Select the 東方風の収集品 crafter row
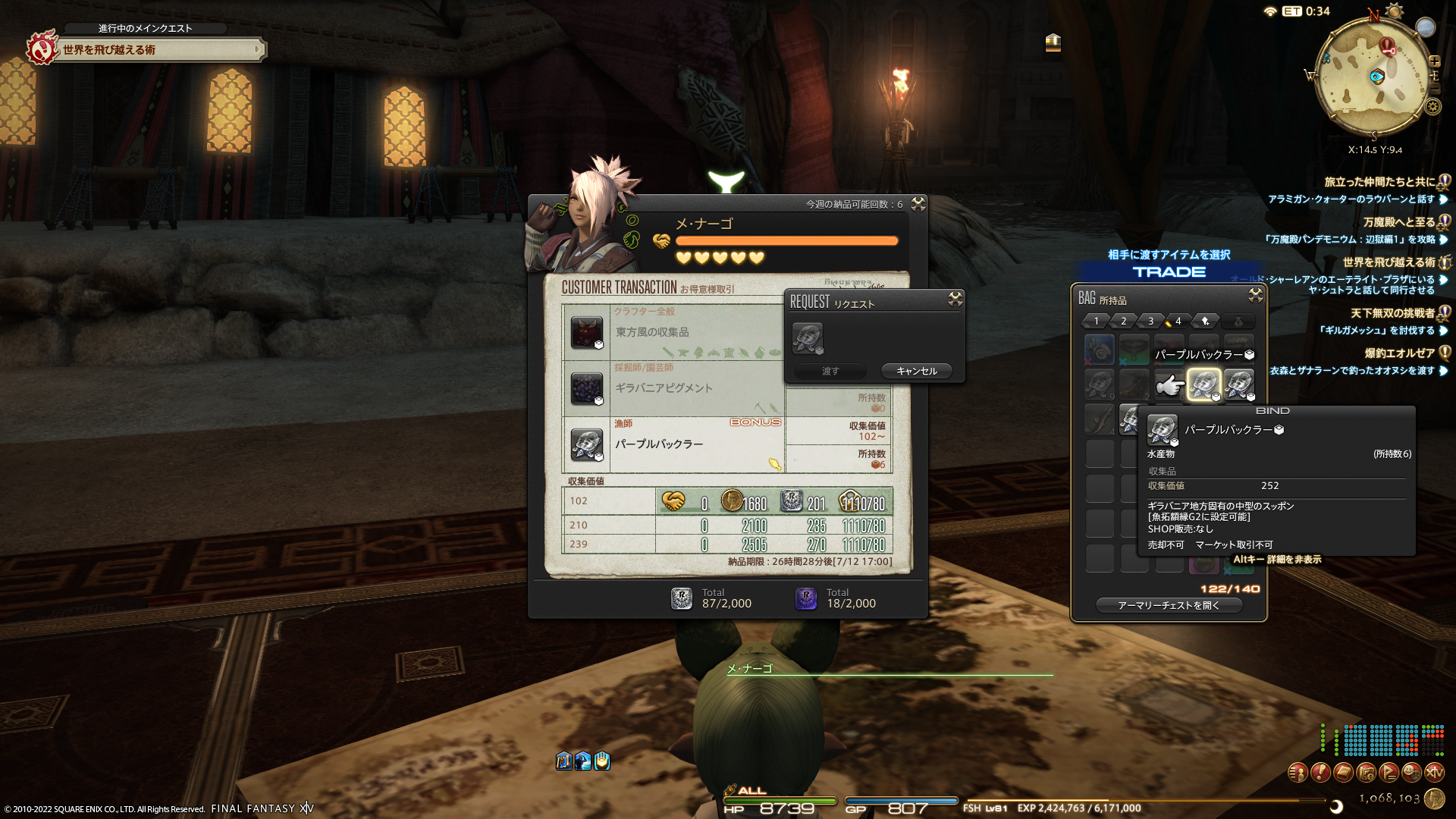The width and height of the screenshot is (1456, 819). [x=675, y=332]
